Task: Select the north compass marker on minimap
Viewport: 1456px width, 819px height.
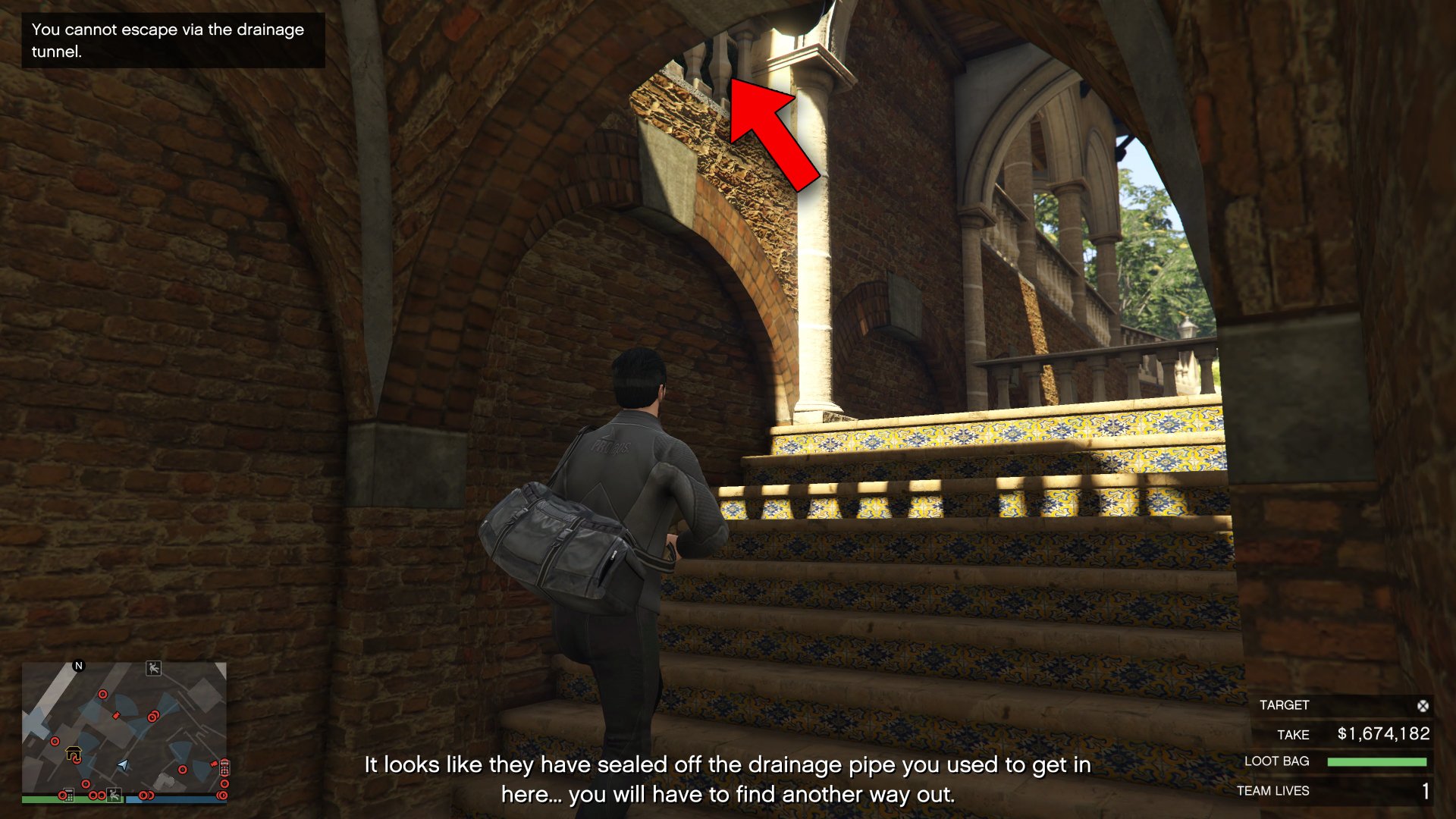Action: point(78,666)
